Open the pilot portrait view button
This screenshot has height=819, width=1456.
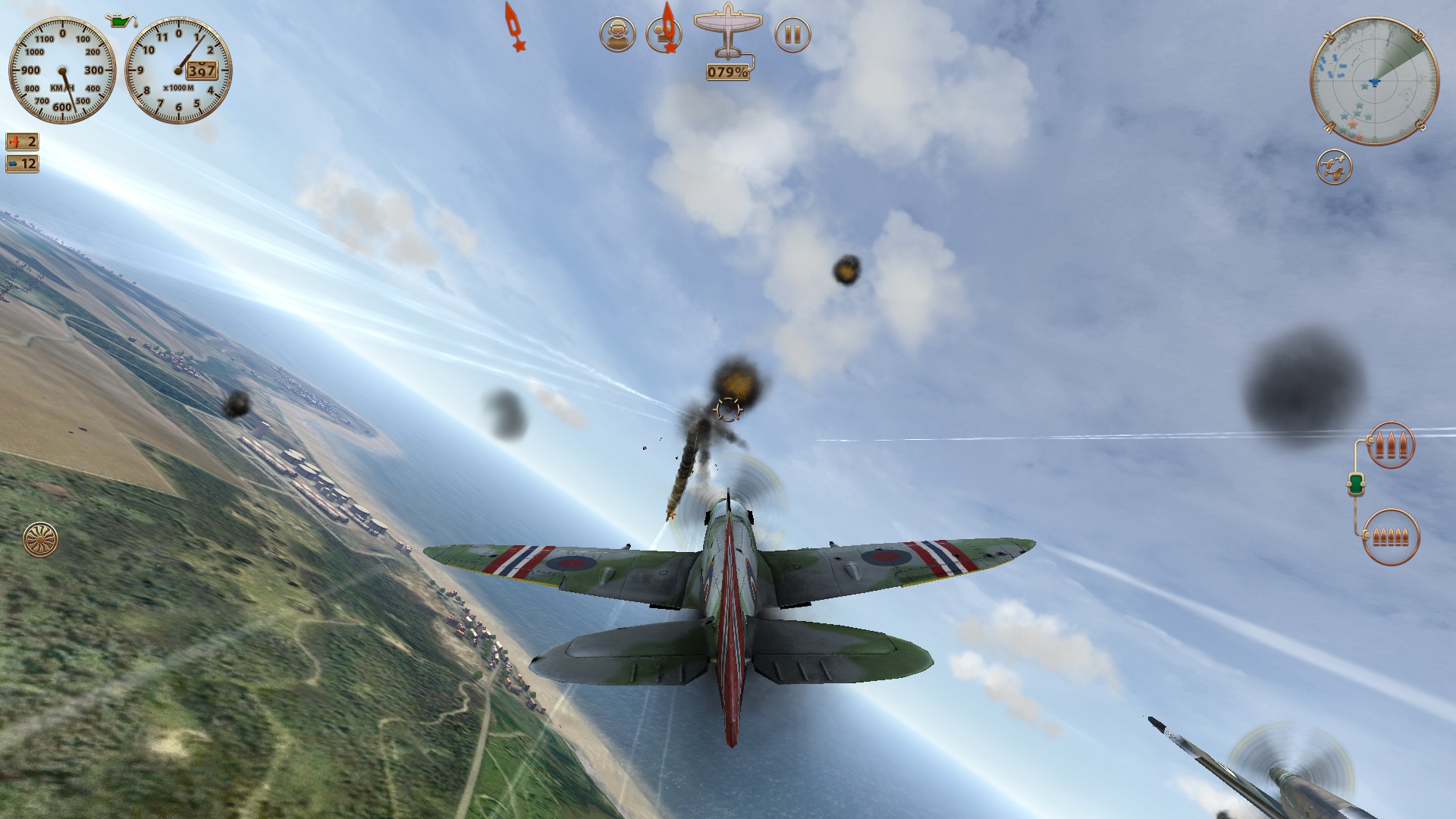[x=617, y=35]
